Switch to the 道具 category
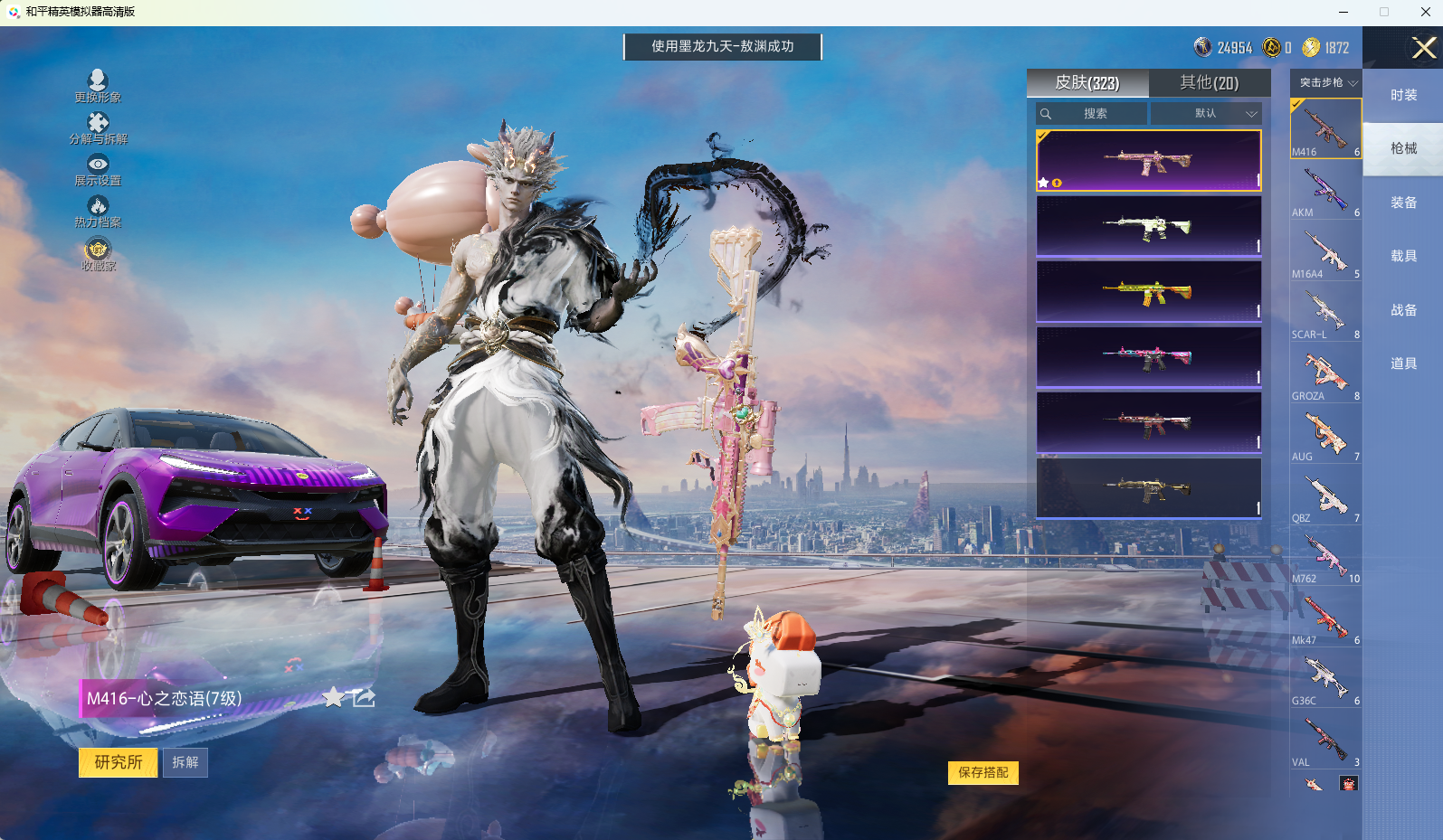This screenshot has height=840, width=1443. (x=1403, y=363)
